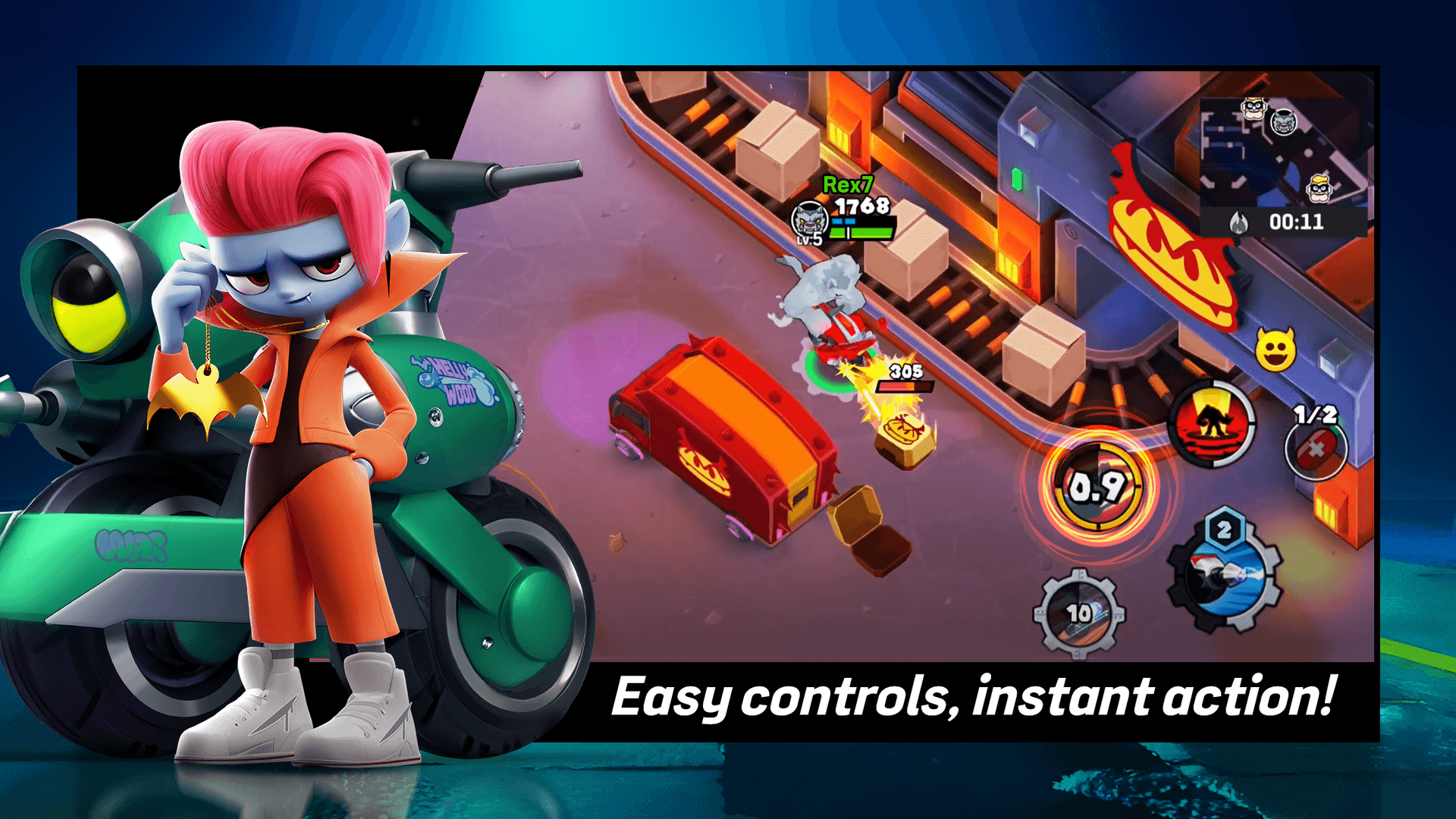
Task: Click the lower bandit portrait on the minimap
Action: point(1319,189)
